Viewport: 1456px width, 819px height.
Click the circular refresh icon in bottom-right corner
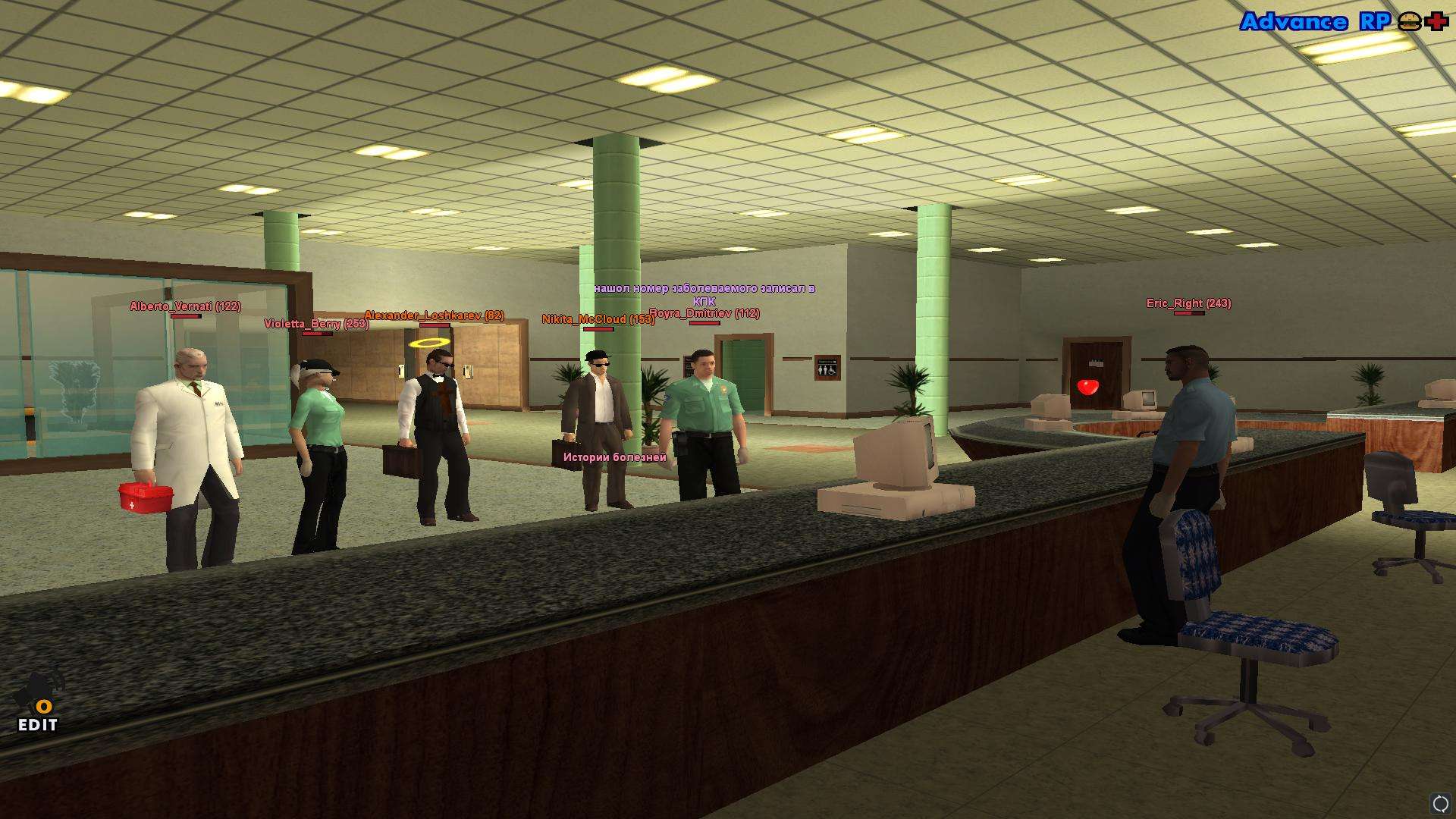coord(1439,801)
